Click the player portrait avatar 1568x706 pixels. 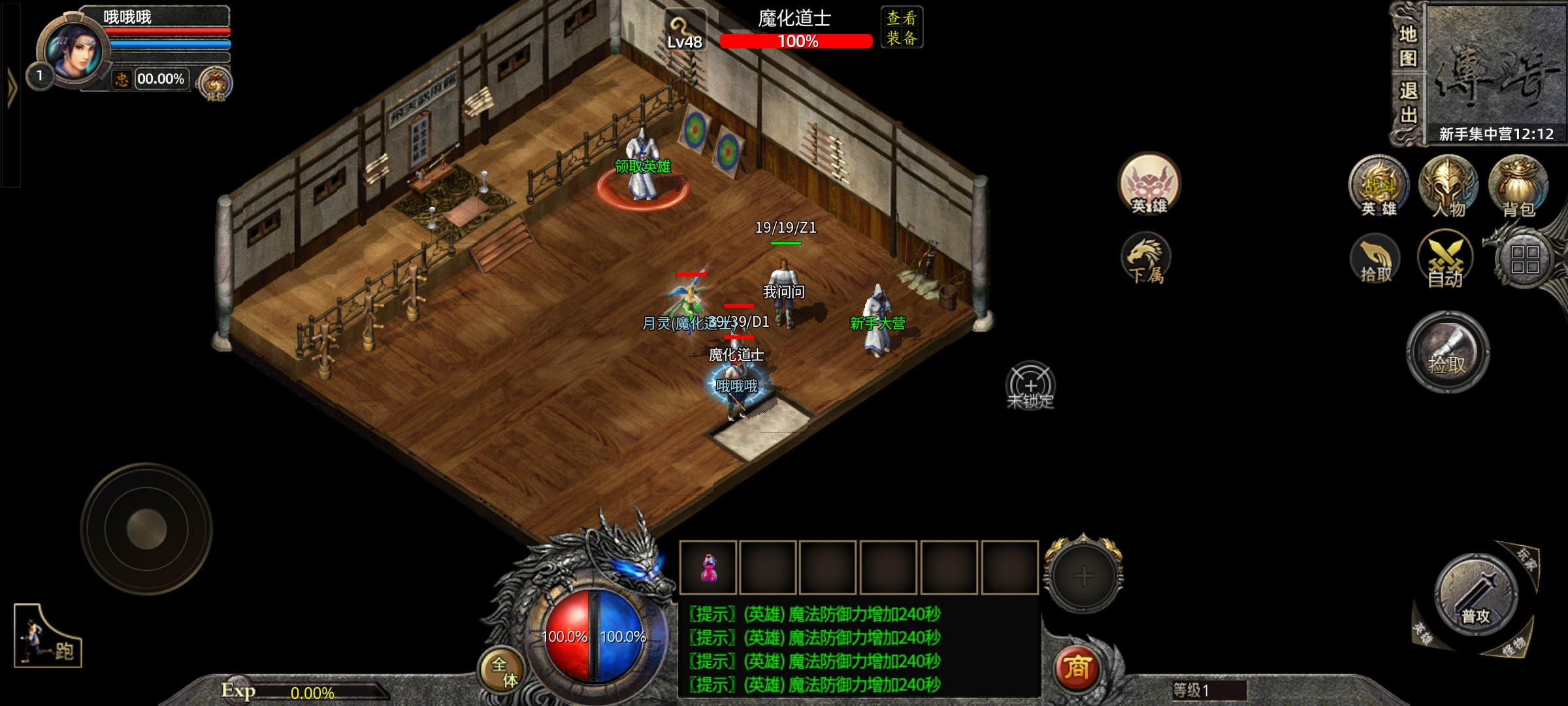click(73, 54)
